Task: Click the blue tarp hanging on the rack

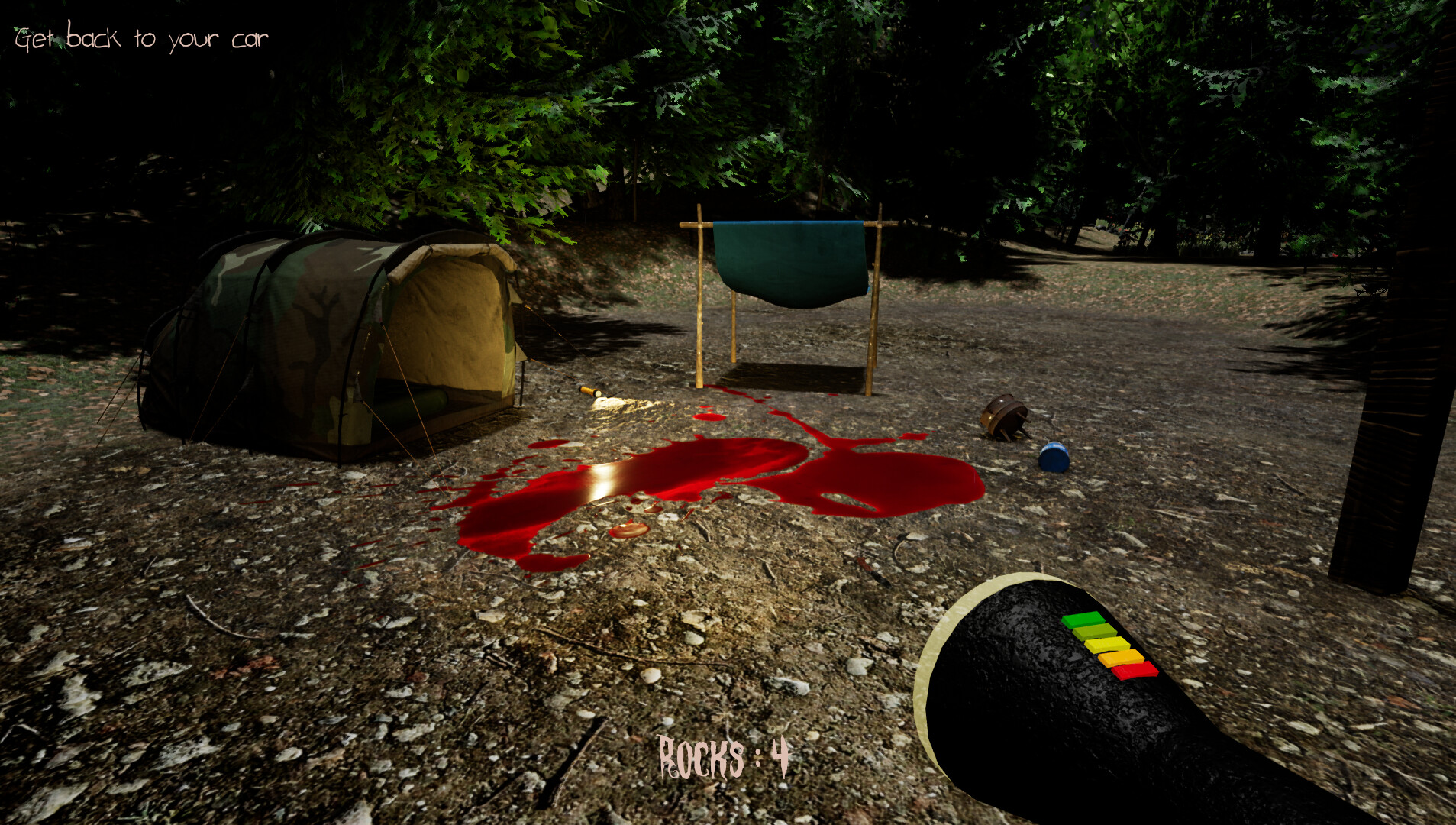Action: [x=790, y=260]
